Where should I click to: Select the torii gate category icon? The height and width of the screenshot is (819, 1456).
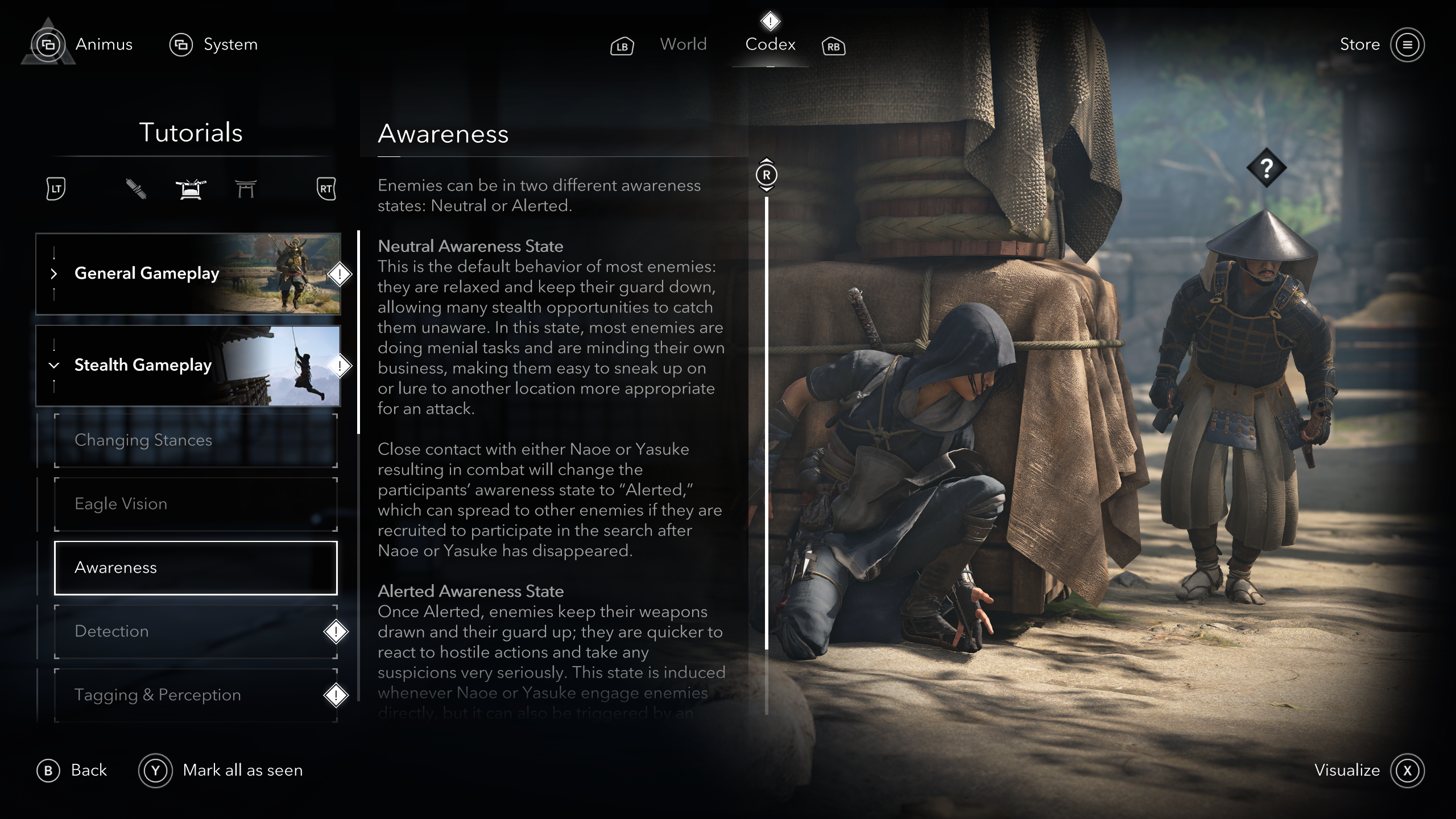[x=246, y=189]
